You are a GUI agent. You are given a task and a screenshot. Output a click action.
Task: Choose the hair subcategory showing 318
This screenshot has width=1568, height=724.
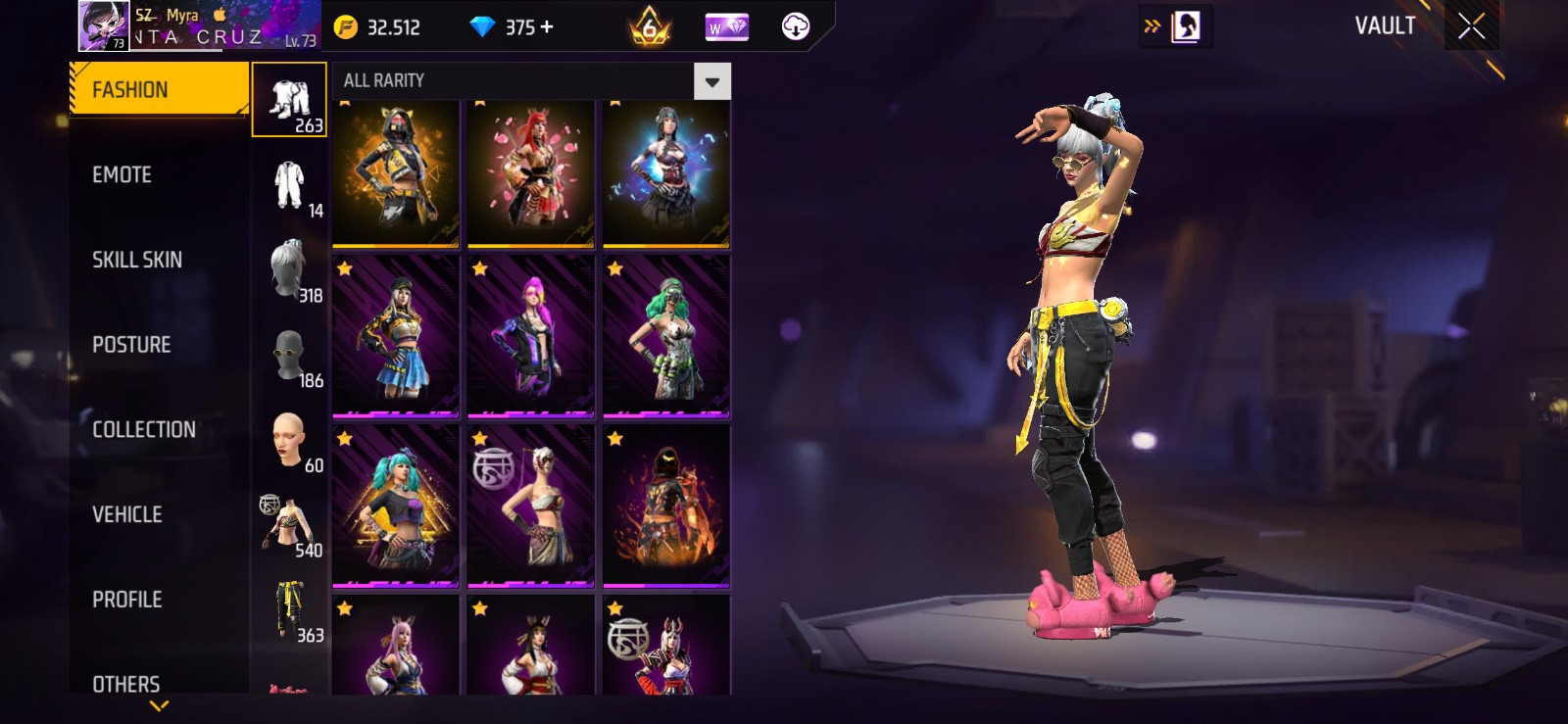[289, 269]
